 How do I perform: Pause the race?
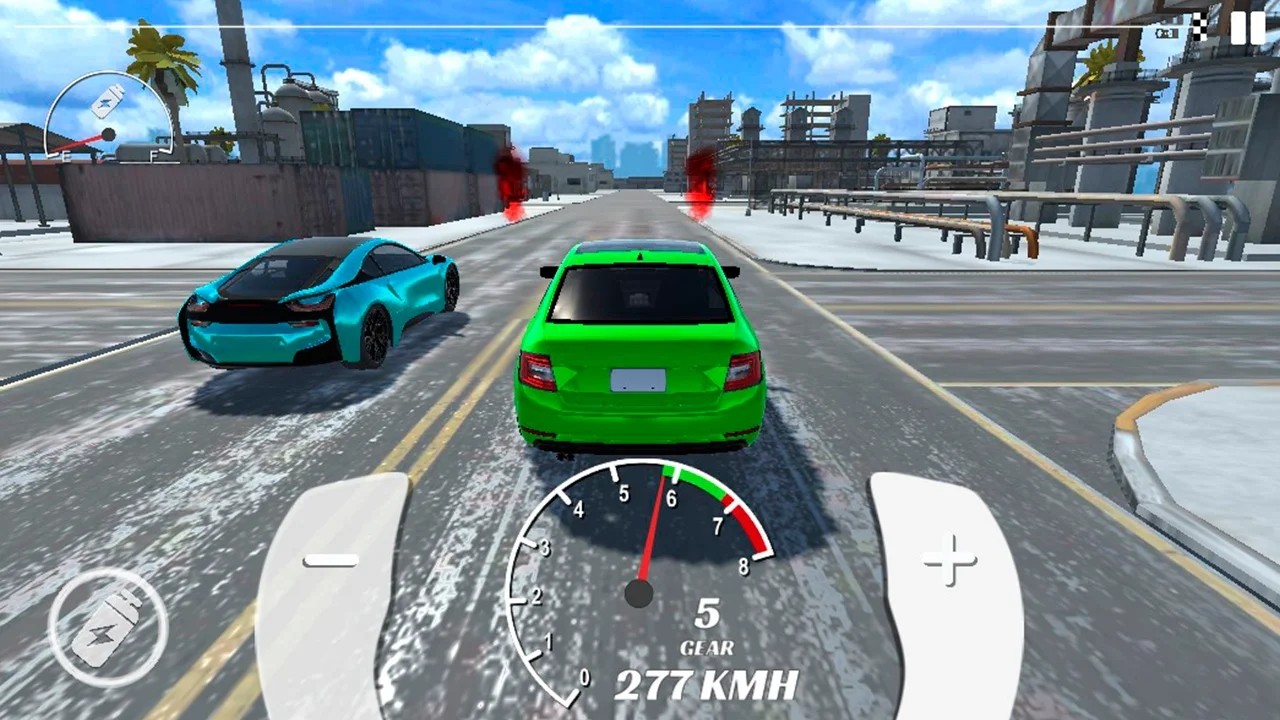click(1247, 28)
